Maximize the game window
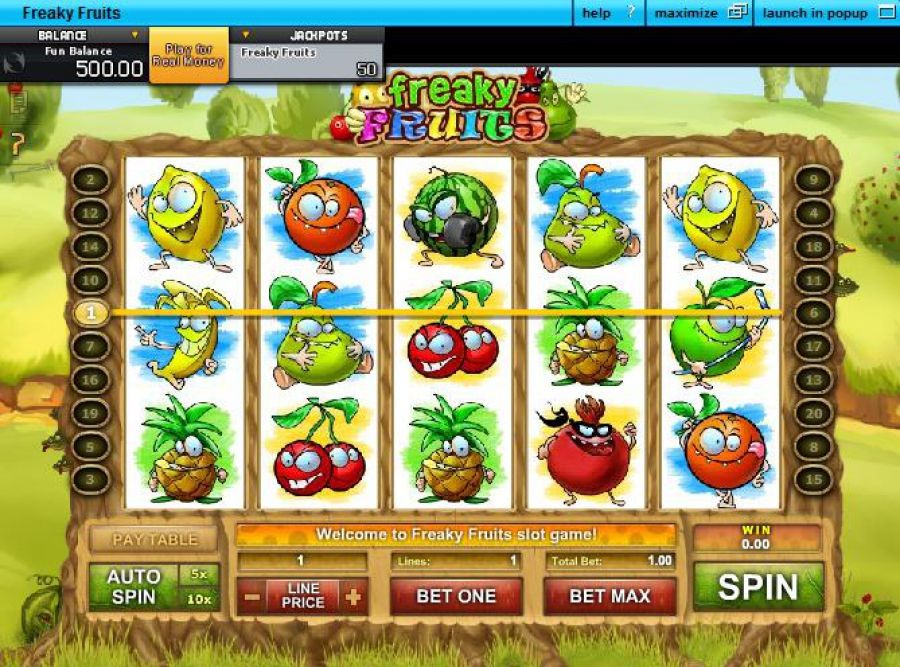Screen dimensions: 900x667 [700, 13]
